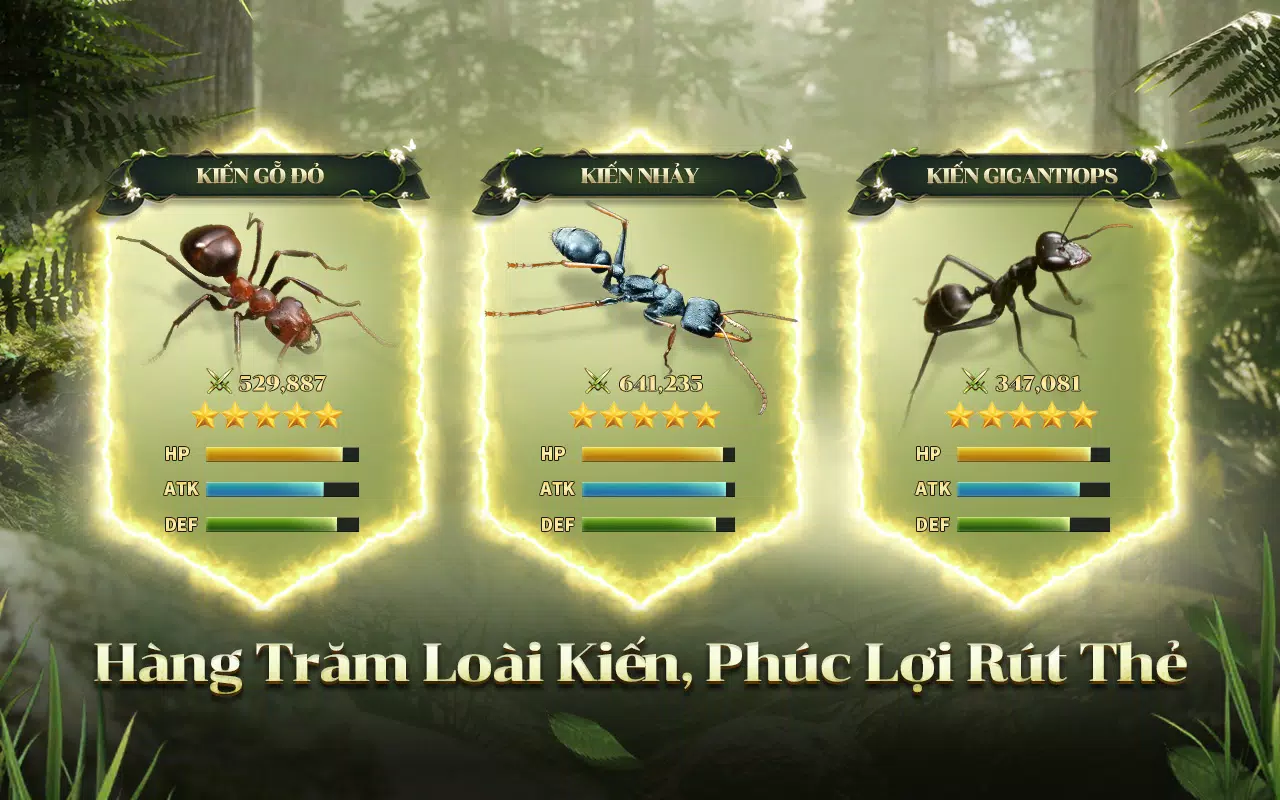Toggle the DEF stat label on the KIẾN GIGANTIOPS card
1280x800 pixels.
tap(933, 521)
